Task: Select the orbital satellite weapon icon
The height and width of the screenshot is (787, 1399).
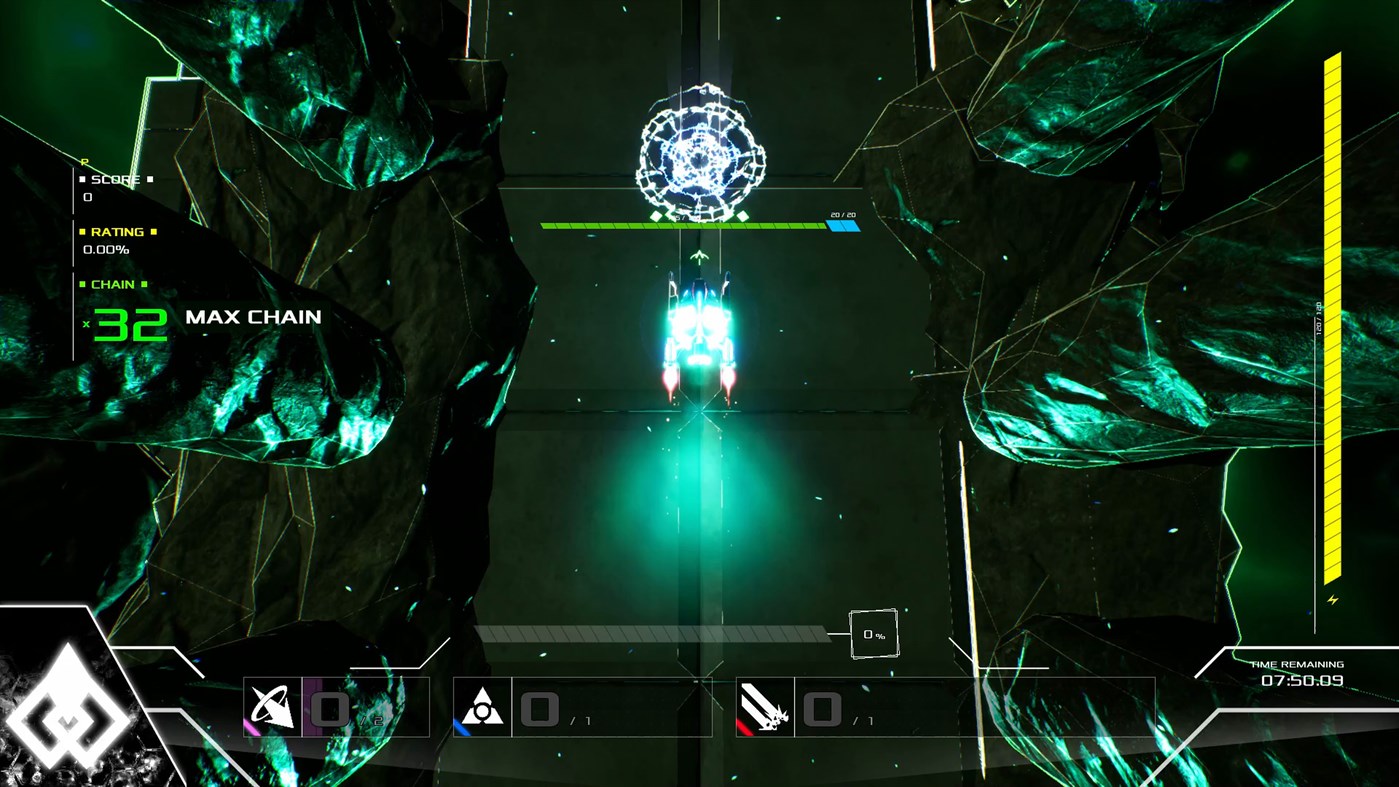Action: [272, 705]
